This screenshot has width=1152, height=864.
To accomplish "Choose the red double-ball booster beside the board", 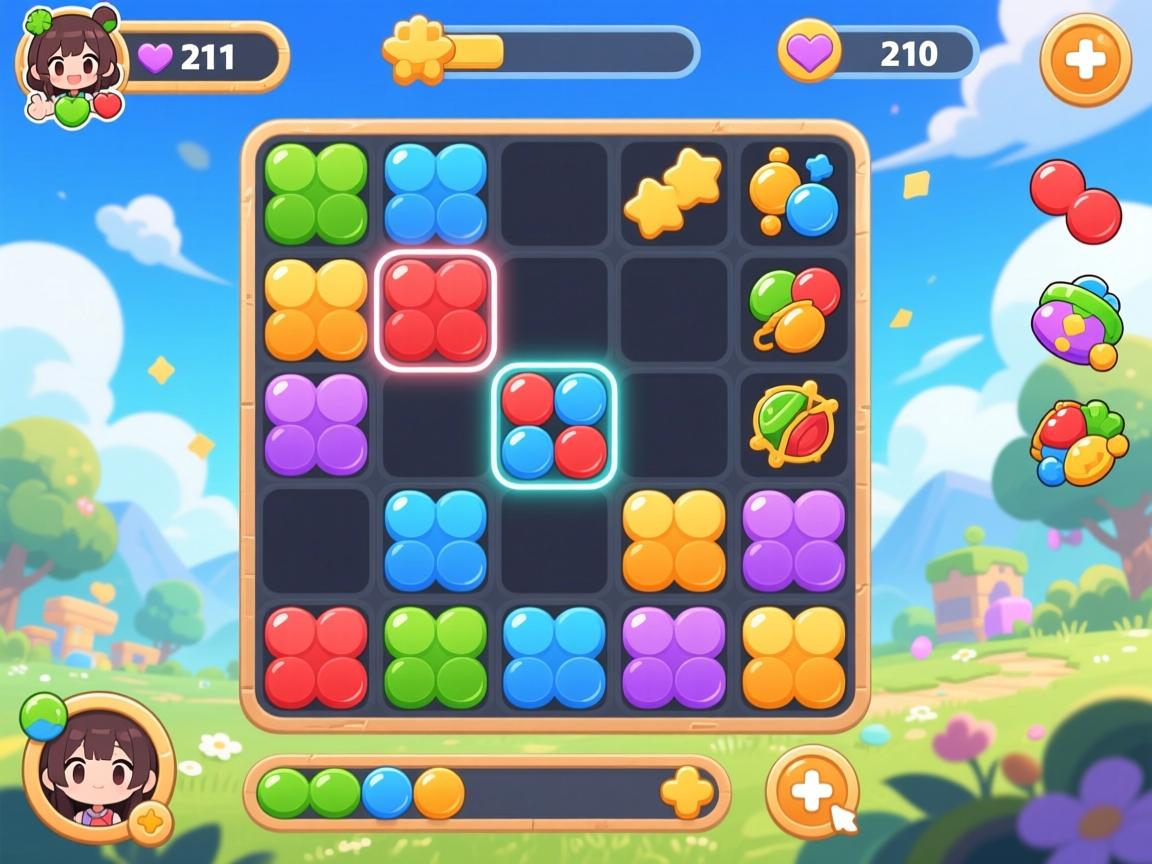I will coord(1076,202).
